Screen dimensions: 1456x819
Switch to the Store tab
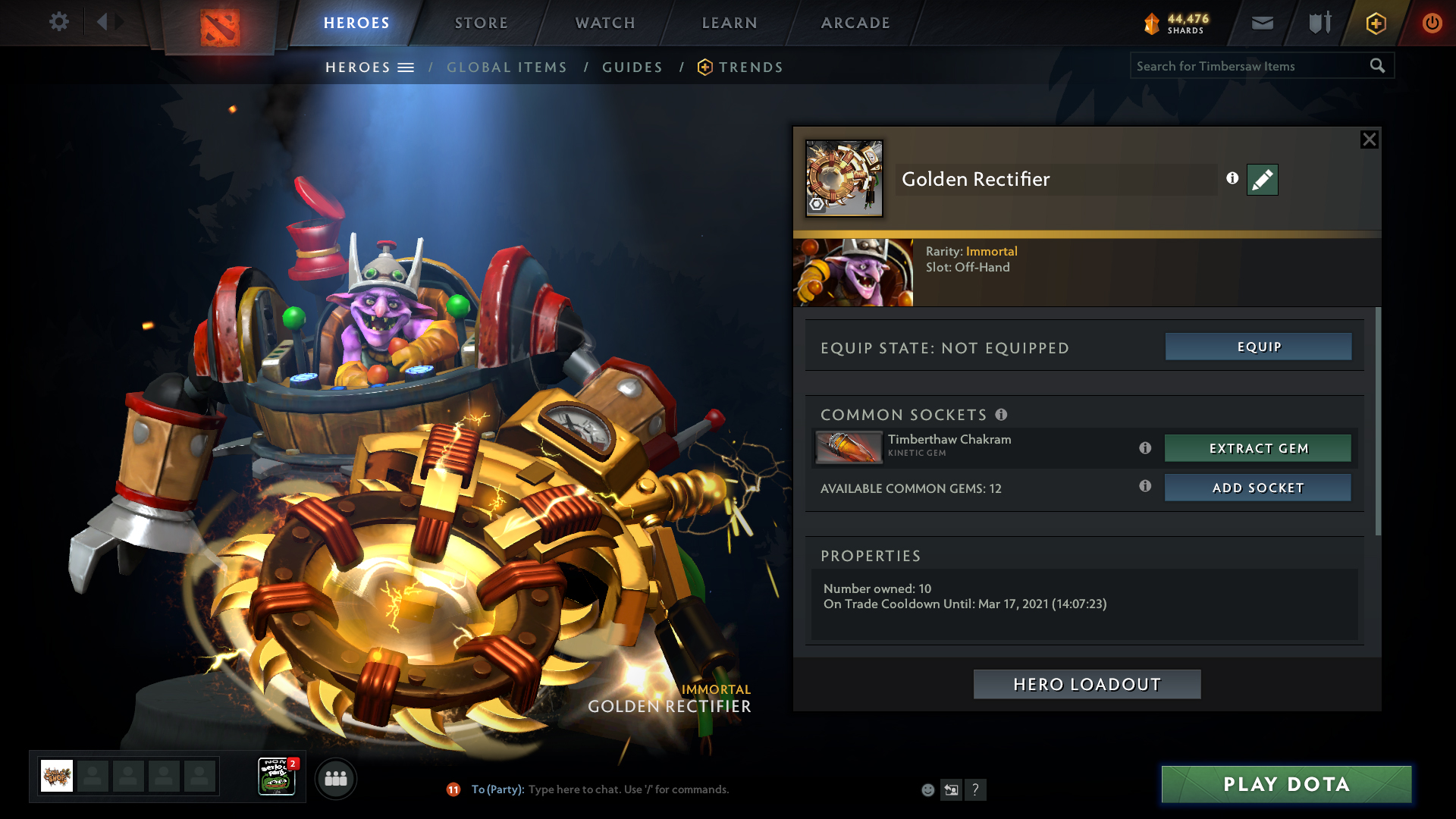[x=482, y=23]
